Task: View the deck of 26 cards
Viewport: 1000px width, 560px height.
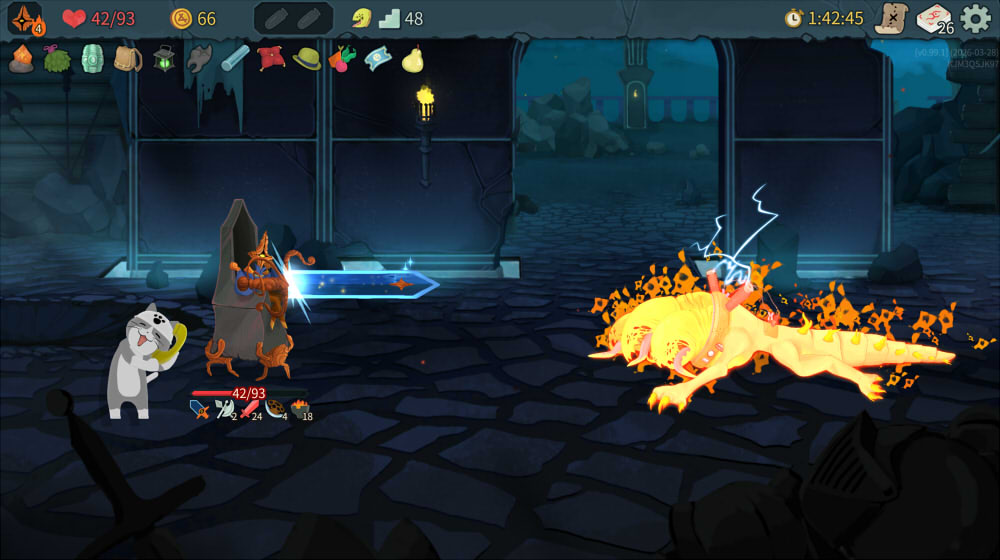Action: click(x=934, y=18)
